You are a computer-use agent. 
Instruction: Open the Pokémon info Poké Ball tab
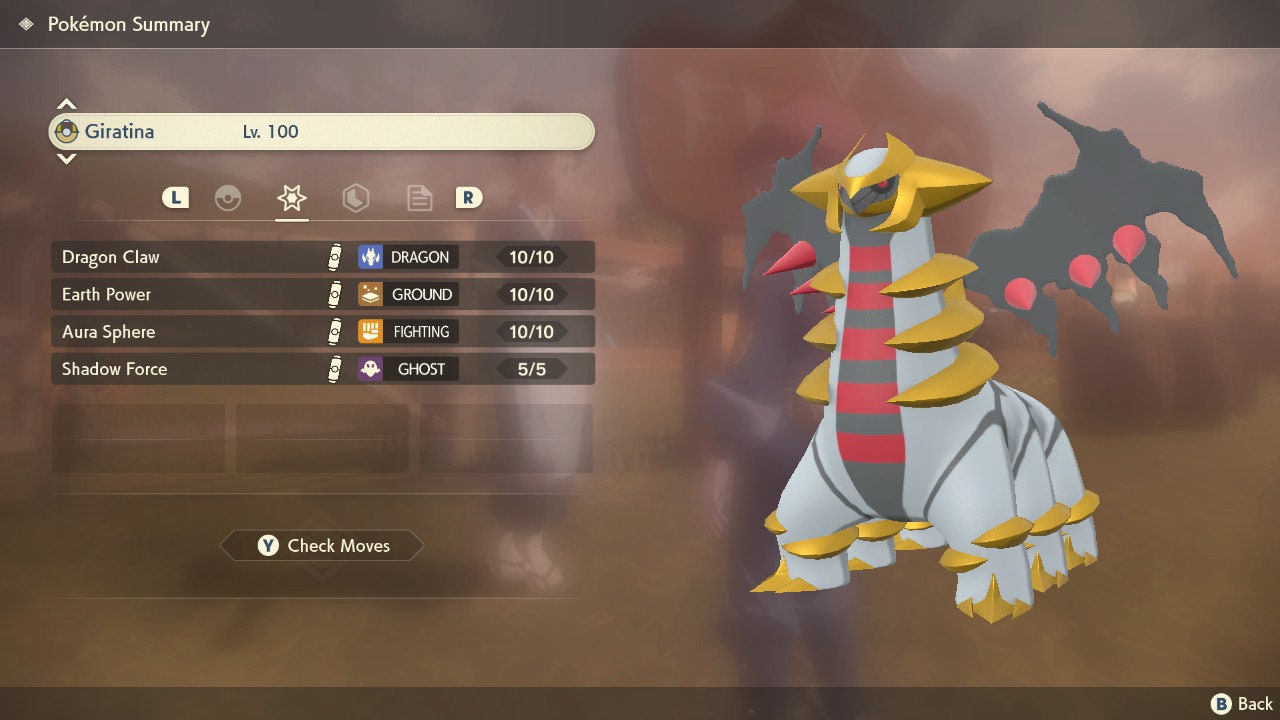(229, 198)
